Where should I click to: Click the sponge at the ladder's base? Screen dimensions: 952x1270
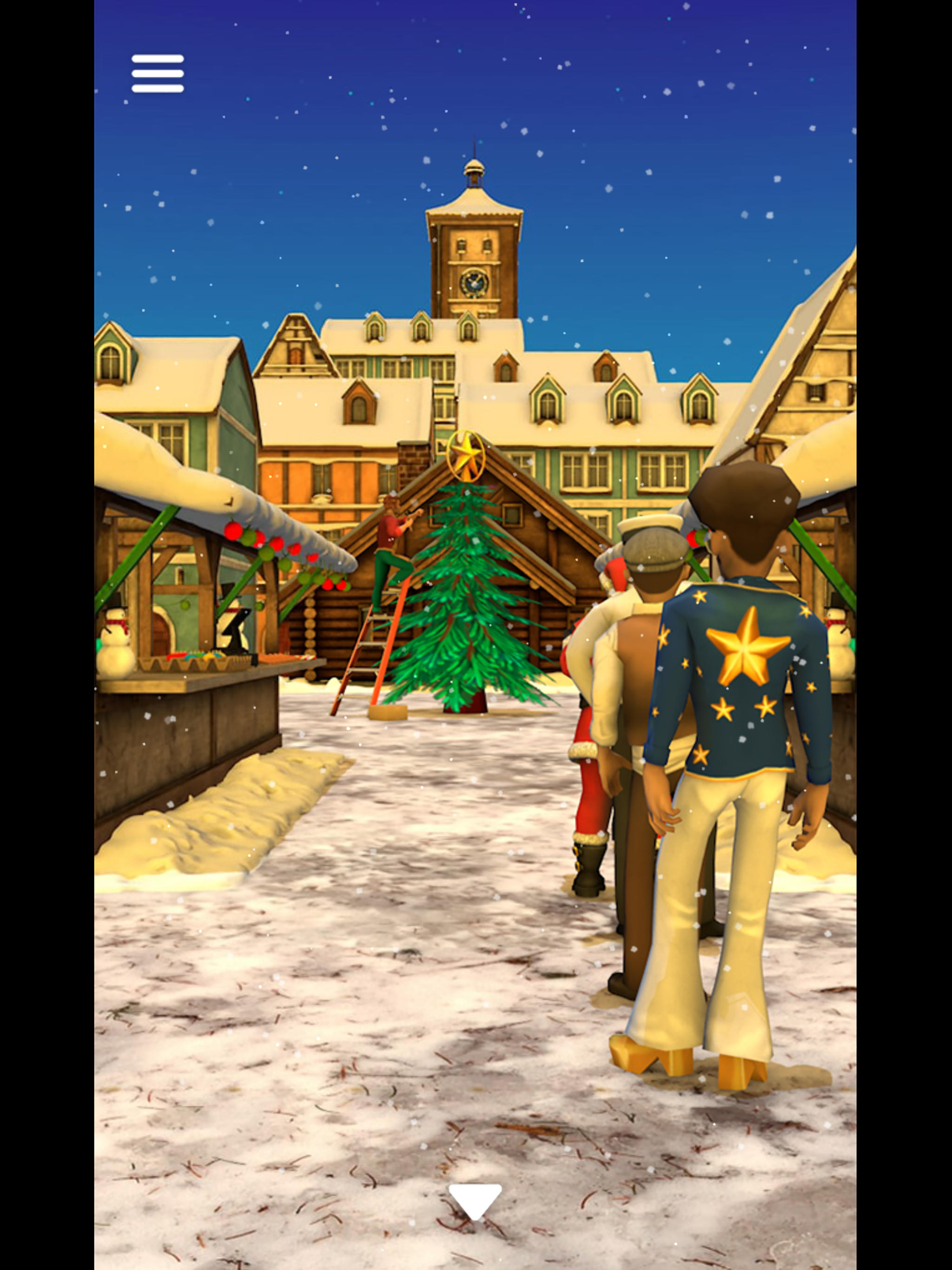(389, 712)
